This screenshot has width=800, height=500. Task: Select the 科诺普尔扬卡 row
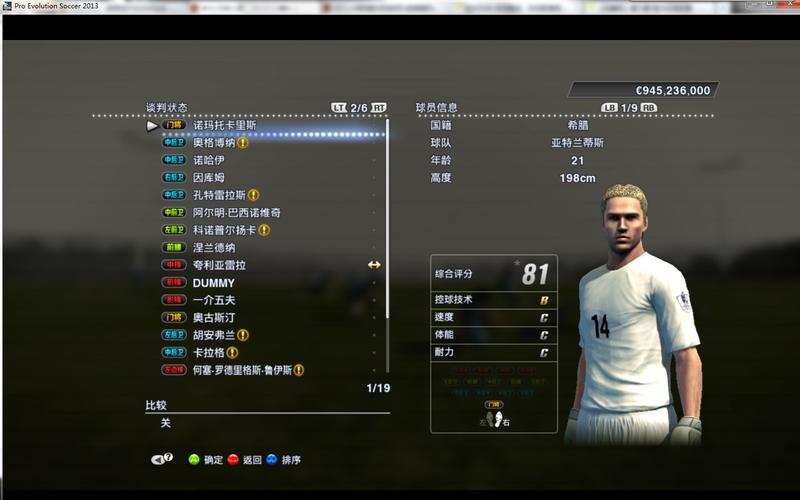pos(224,230)
